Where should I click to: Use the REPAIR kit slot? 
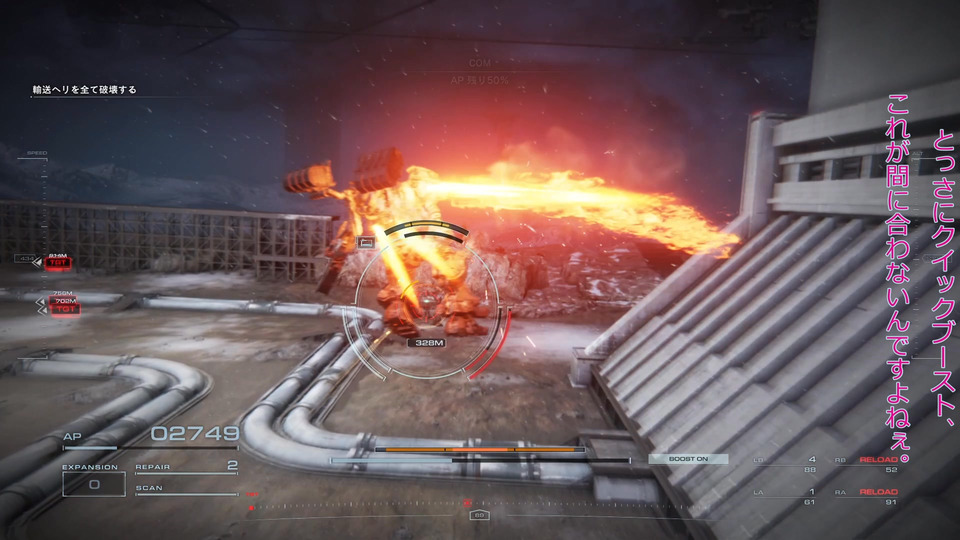[186, 466]
